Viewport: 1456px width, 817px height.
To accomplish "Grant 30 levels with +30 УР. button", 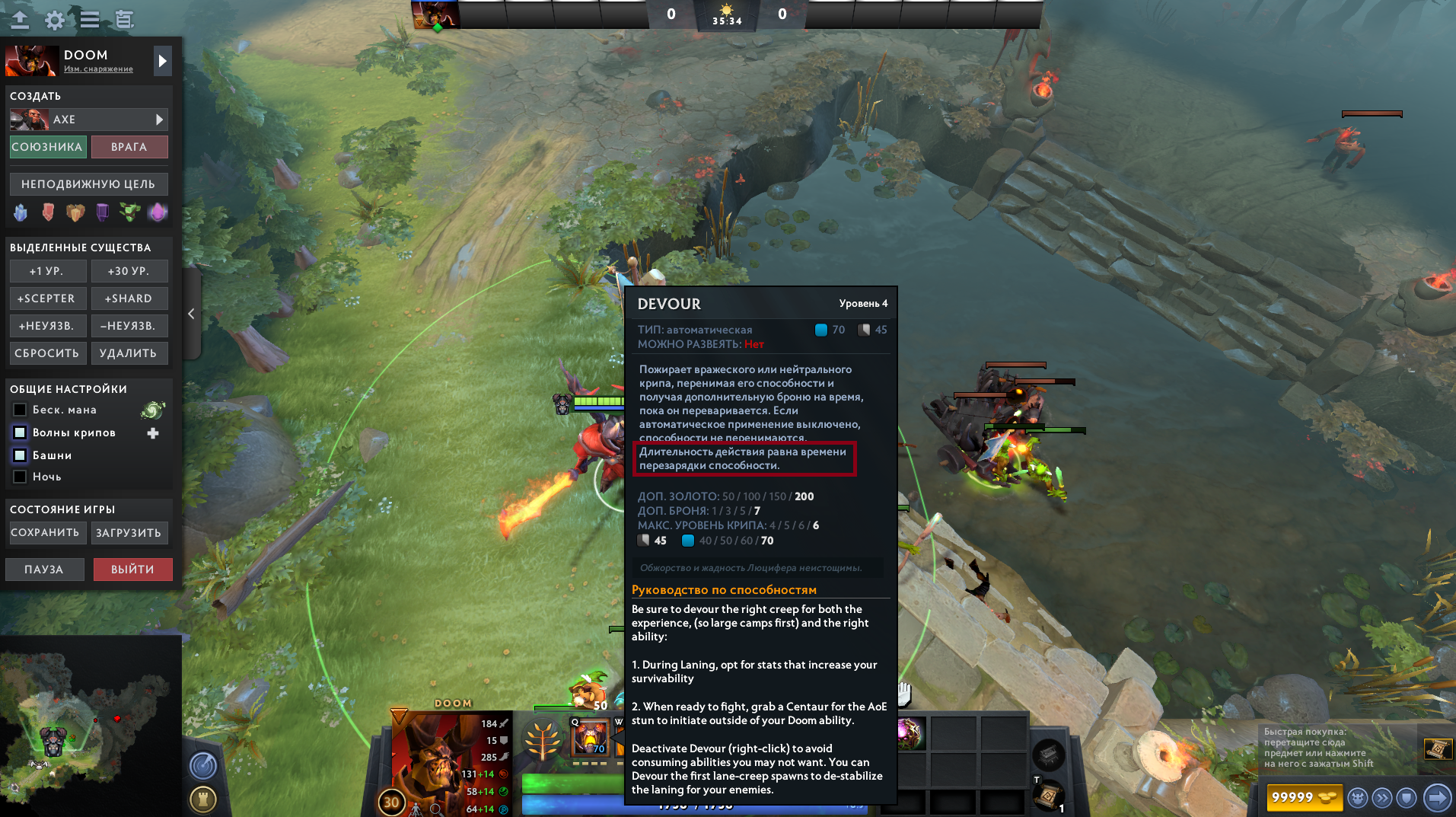I will coord(129,271).
